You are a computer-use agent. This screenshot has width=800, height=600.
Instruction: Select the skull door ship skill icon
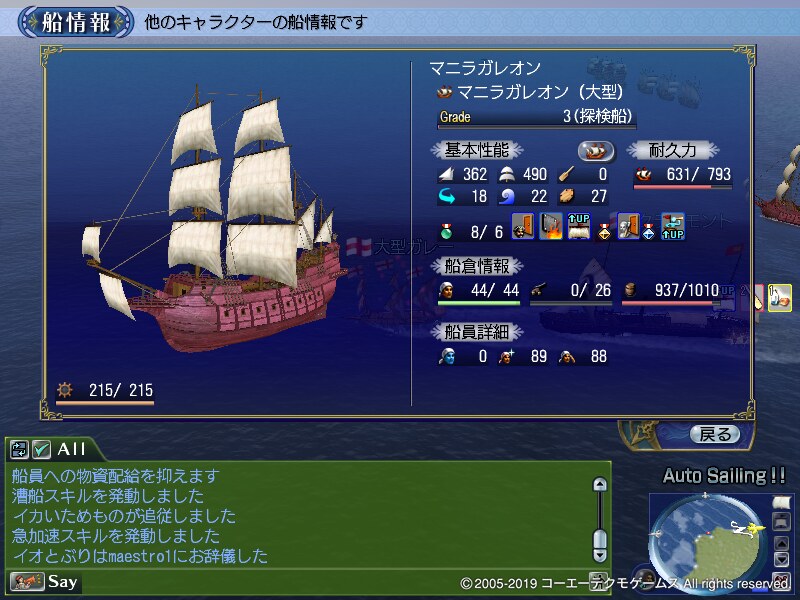(628, 226)
